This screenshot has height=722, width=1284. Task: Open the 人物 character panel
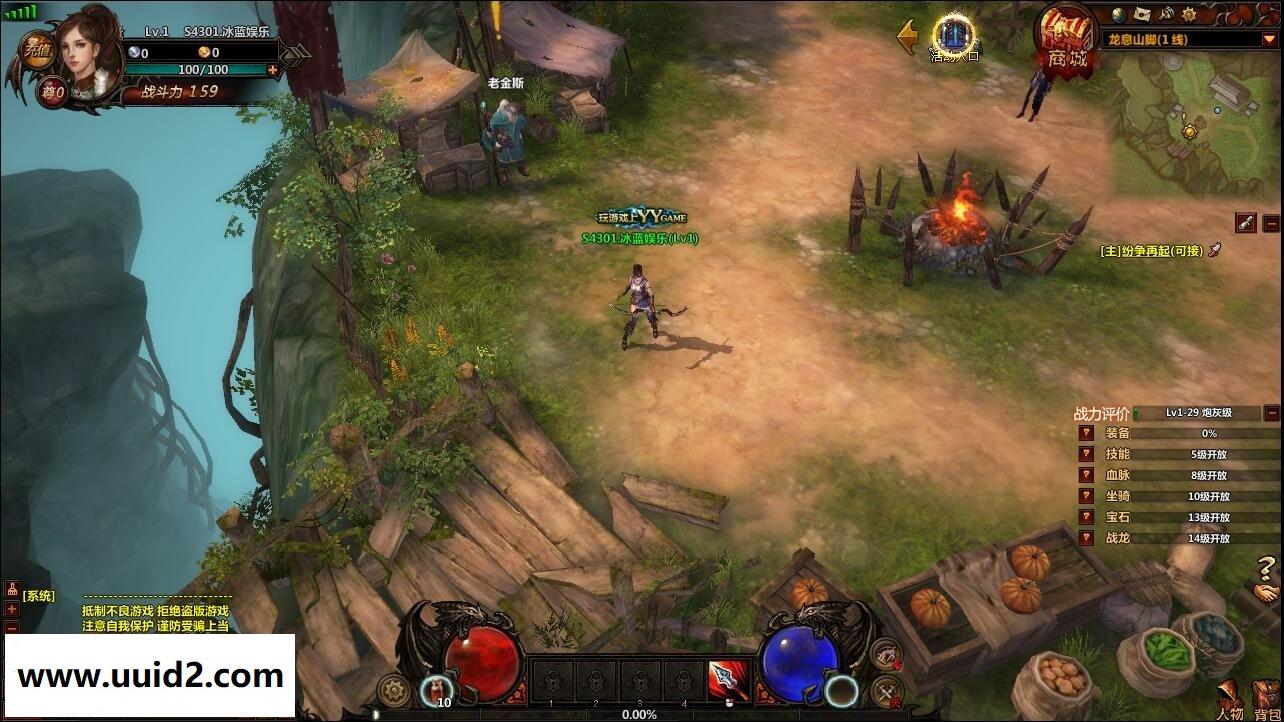[x=1229, y=700]
